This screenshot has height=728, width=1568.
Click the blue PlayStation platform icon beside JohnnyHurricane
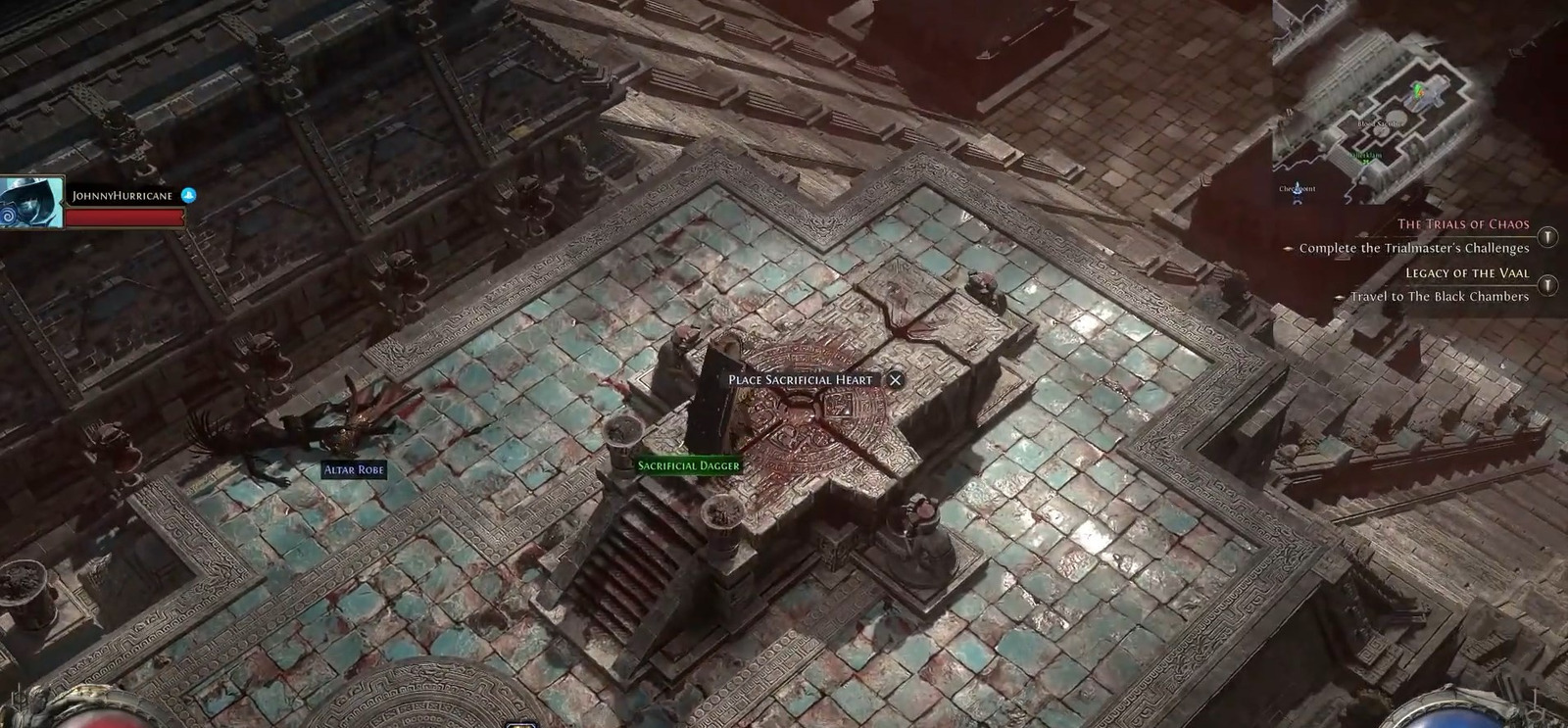(x=191, y=194)
